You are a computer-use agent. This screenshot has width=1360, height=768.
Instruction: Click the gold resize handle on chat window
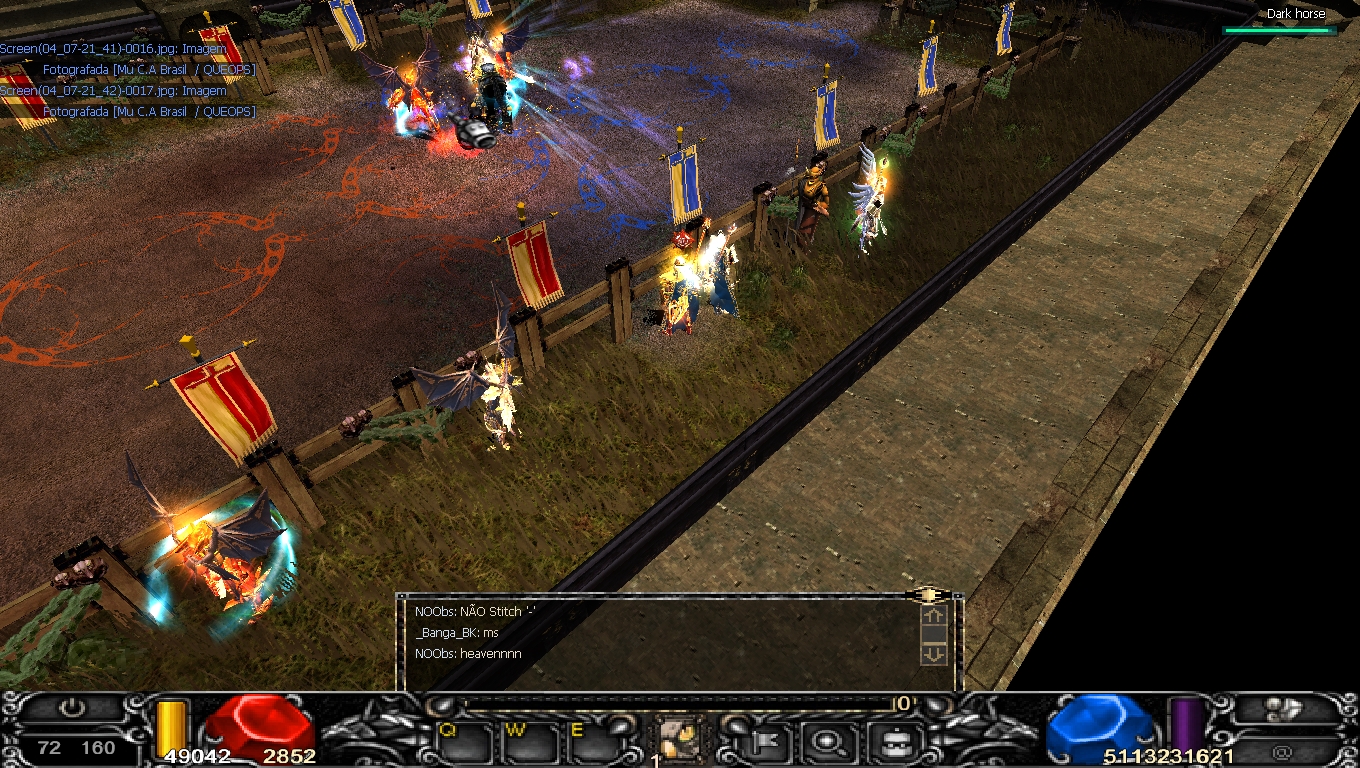928,595
